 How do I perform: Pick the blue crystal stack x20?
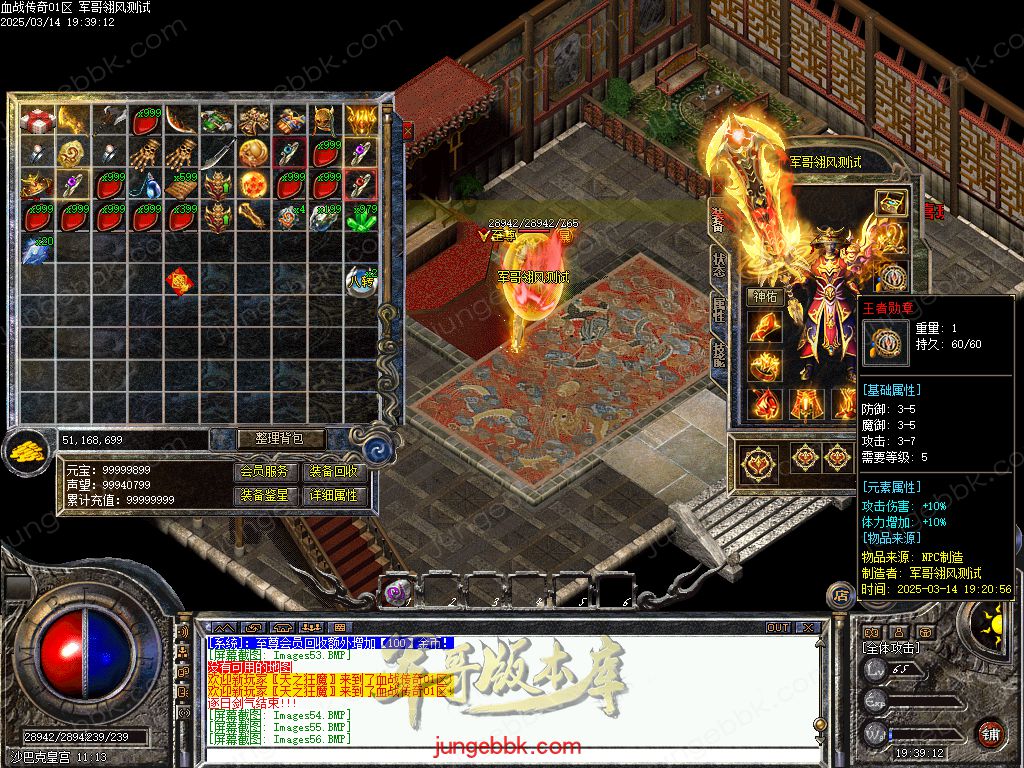point(36,250)
